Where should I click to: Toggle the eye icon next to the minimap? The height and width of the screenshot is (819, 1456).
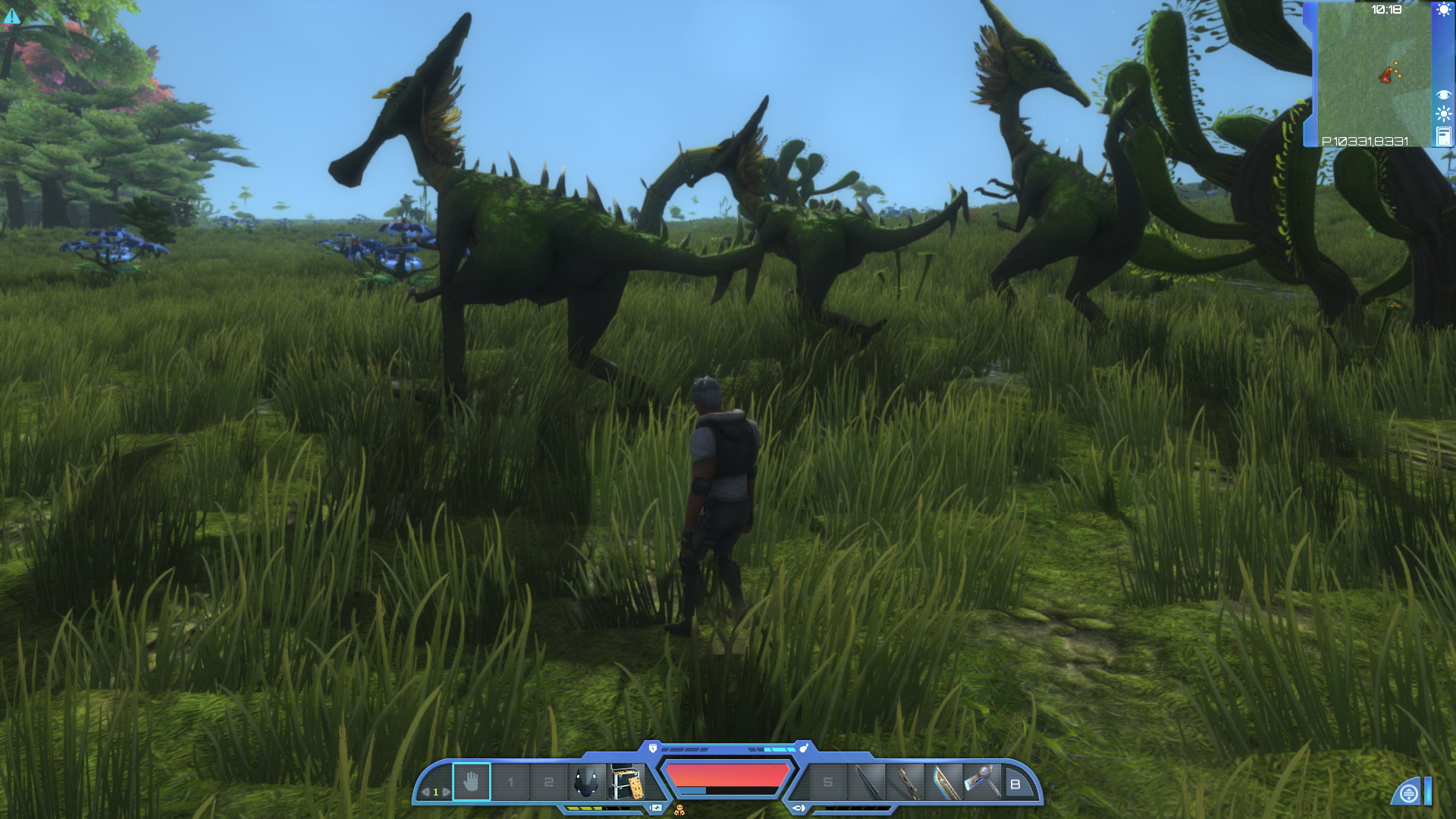(1443, 95)
